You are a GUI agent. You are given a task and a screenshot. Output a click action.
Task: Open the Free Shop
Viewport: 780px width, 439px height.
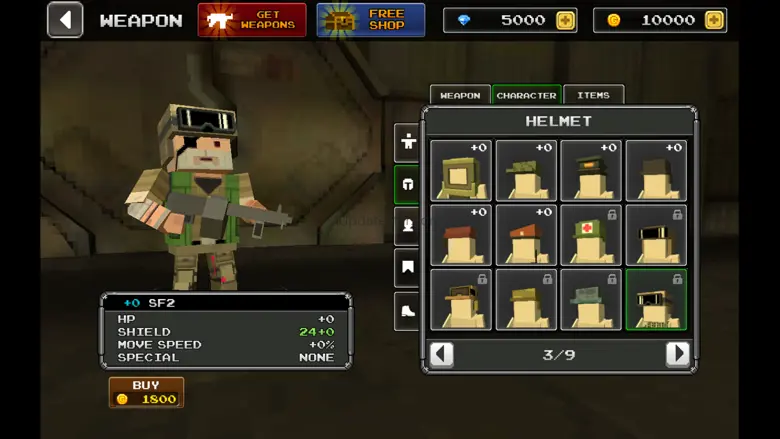tap(371, 20)
